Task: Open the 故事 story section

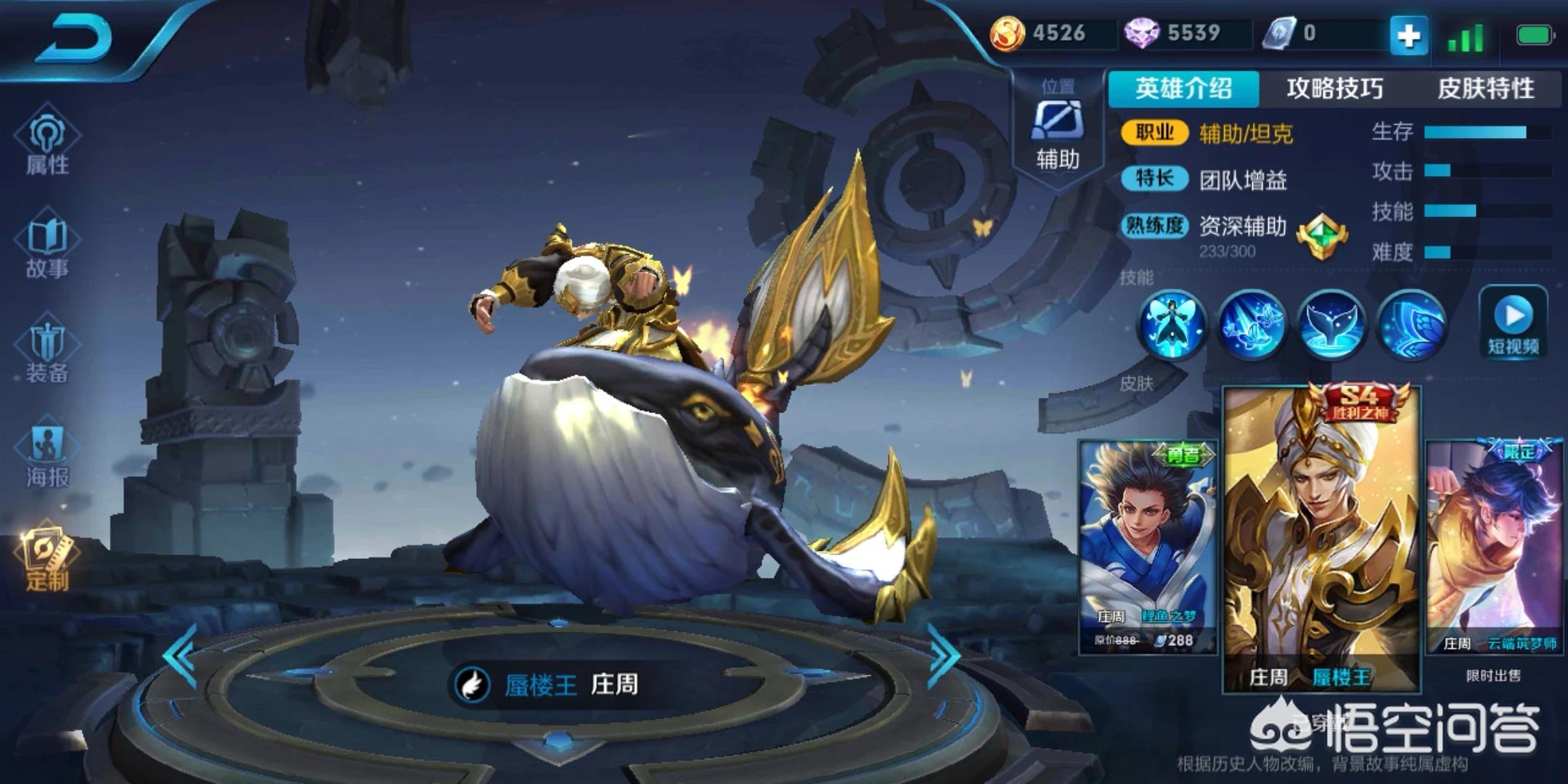Action: [47, 248]
